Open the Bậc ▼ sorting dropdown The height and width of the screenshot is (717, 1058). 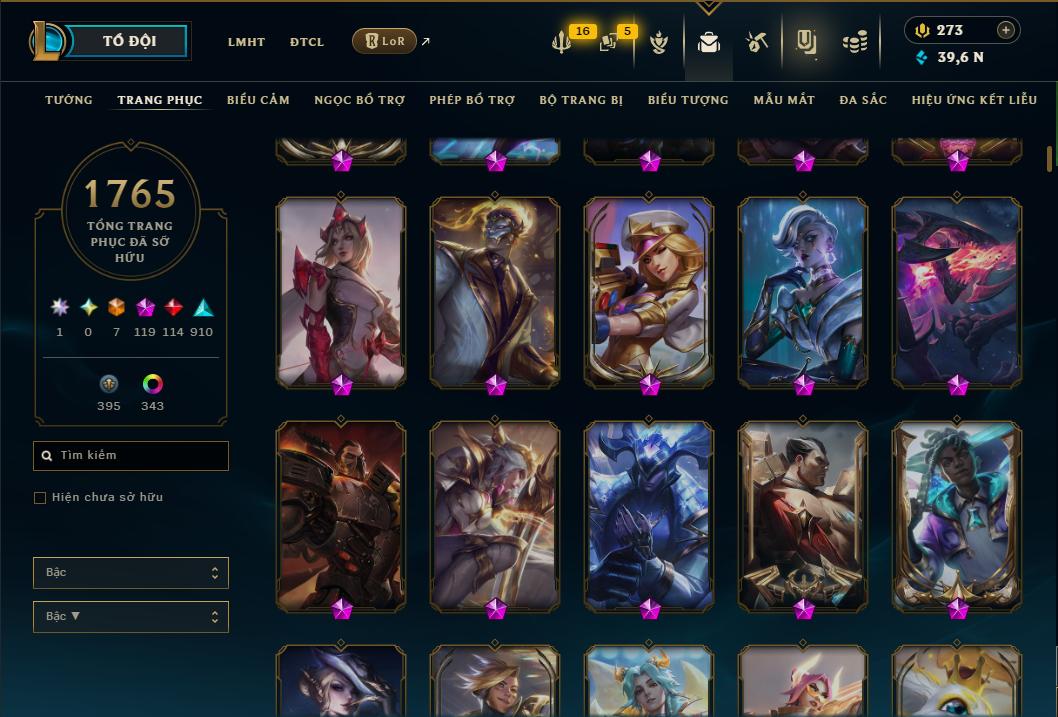coord(131,616)
